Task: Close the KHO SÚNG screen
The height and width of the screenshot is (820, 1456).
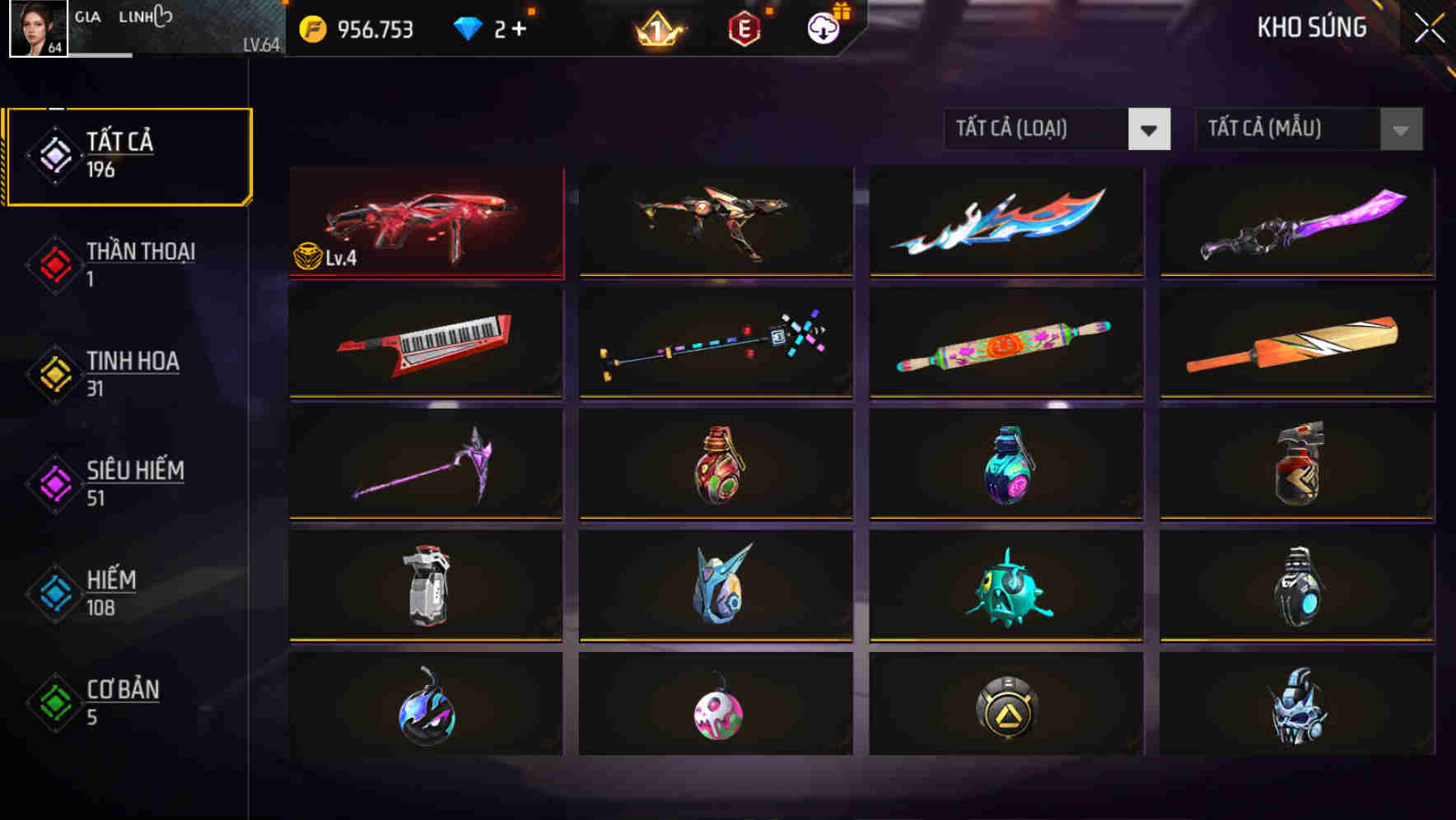Action: [x=1428, y=26]
